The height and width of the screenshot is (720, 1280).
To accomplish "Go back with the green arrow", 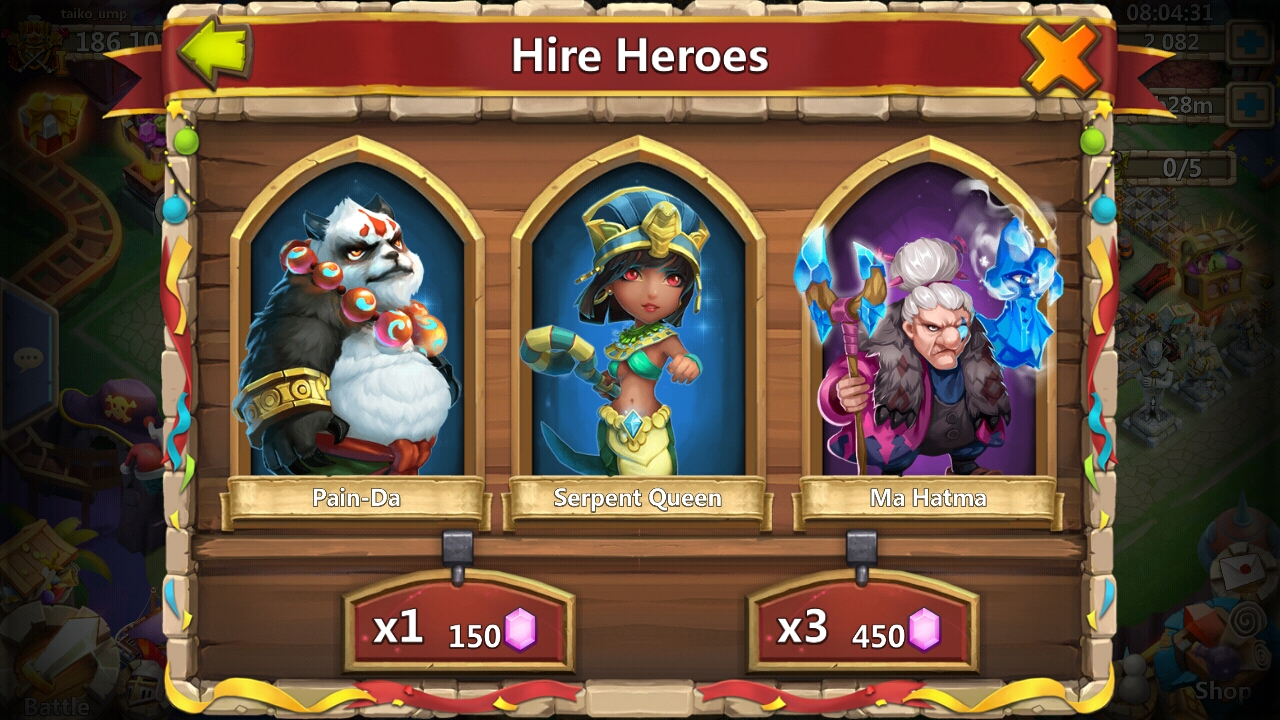I will 215,52.
